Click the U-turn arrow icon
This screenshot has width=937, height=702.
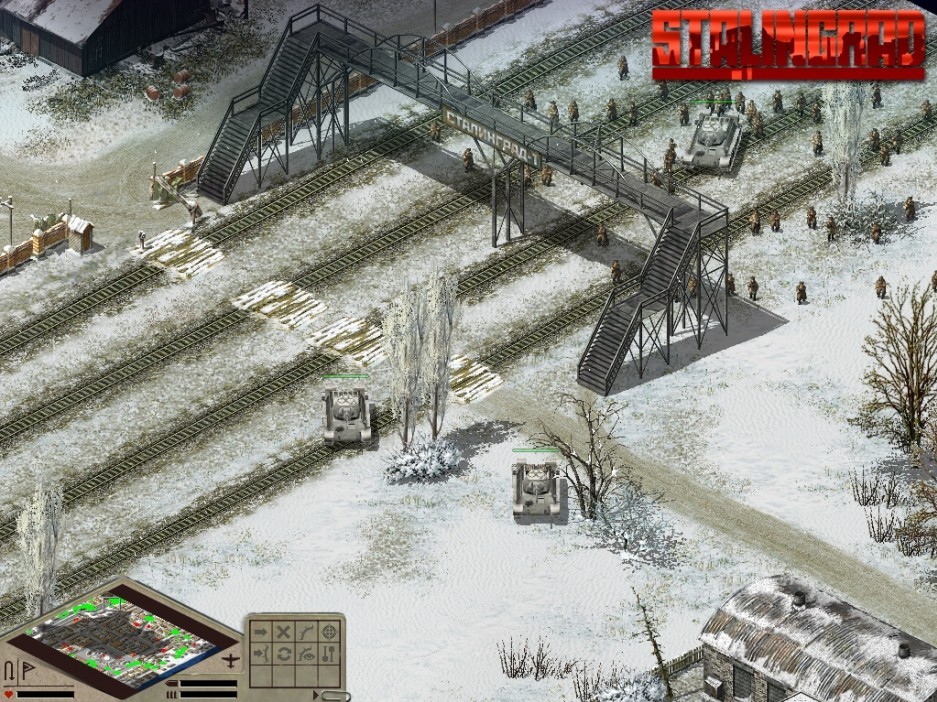click(x=9, y=669)
